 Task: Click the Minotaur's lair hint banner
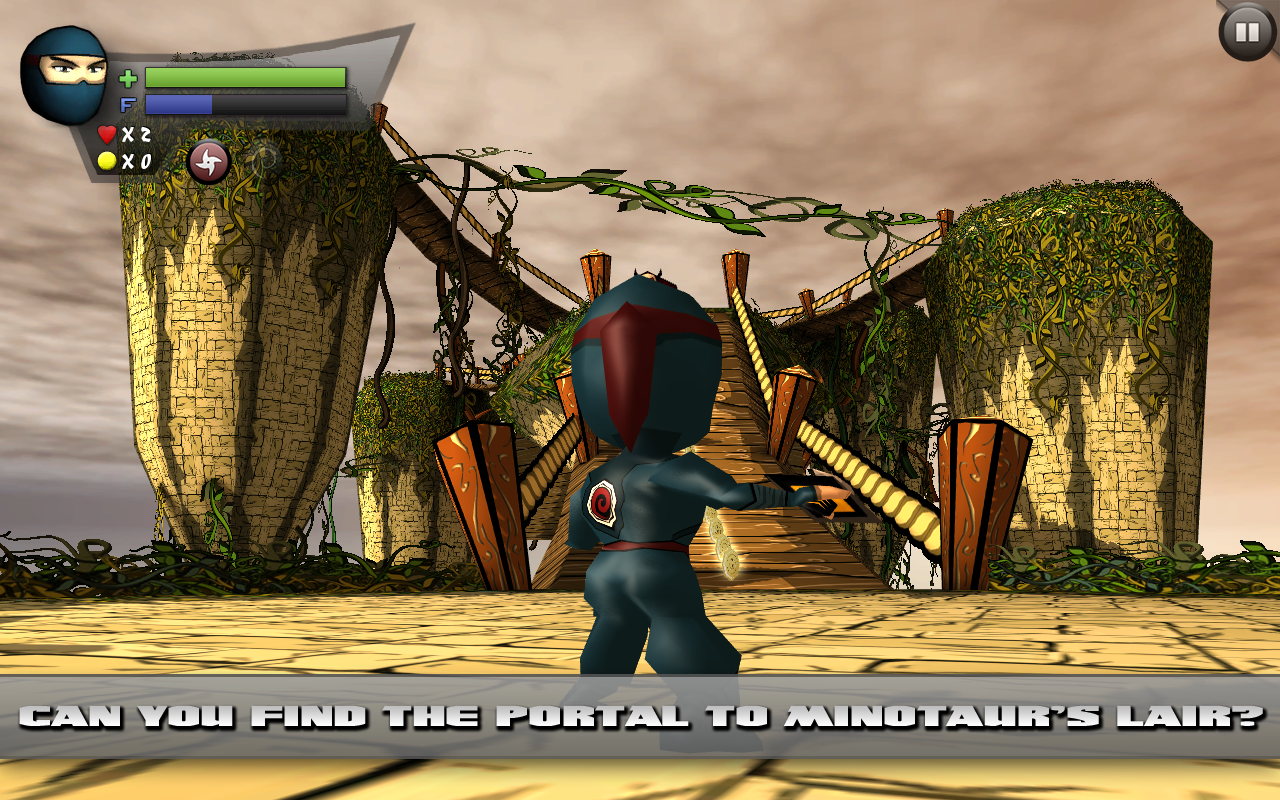point(640,714)
